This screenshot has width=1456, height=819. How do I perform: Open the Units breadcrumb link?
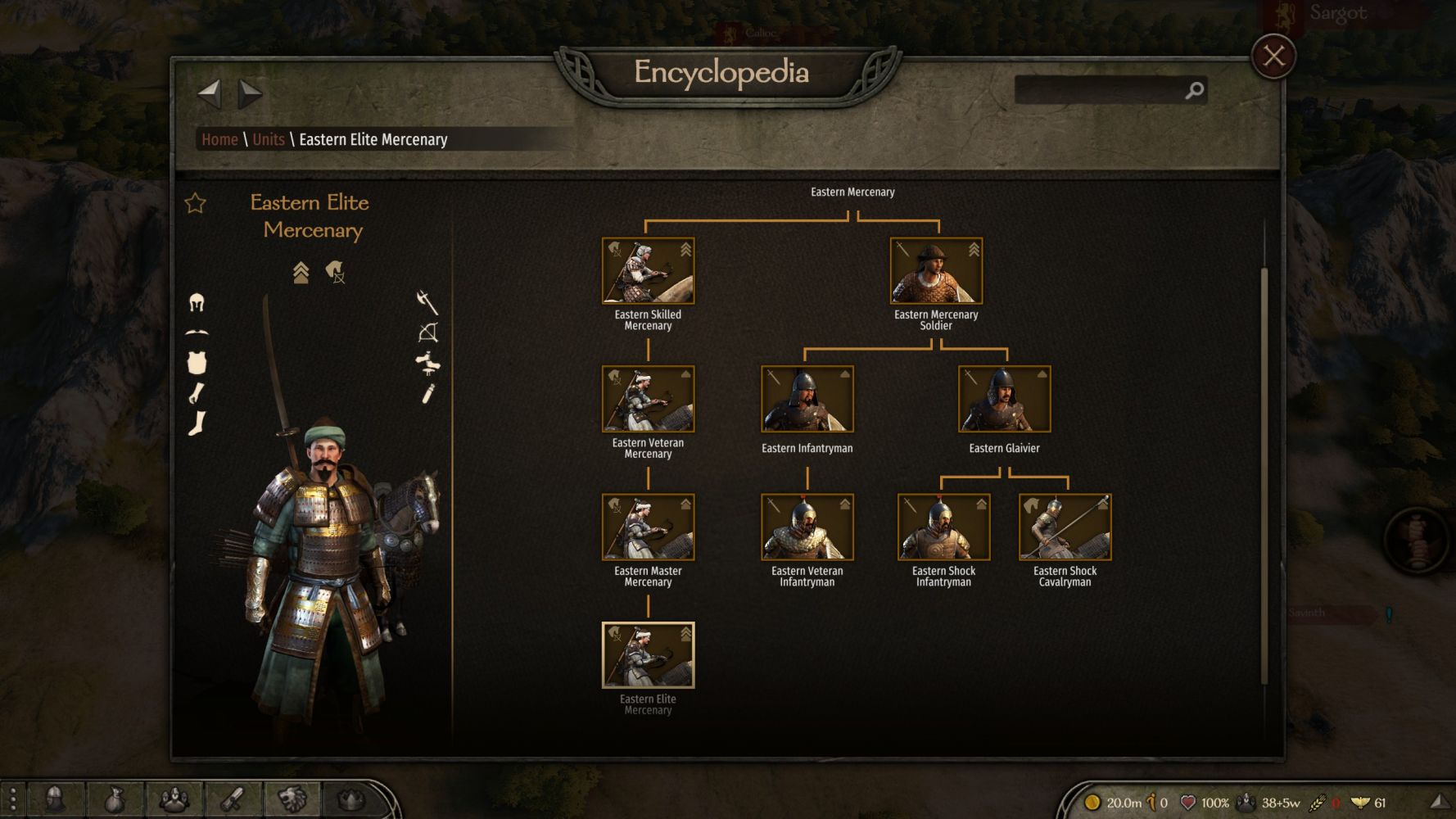(269, 139)
